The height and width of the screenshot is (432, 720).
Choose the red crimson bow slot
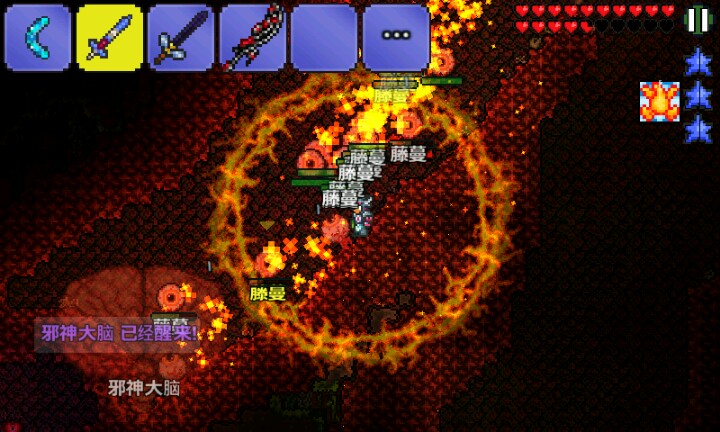[253, 38]
